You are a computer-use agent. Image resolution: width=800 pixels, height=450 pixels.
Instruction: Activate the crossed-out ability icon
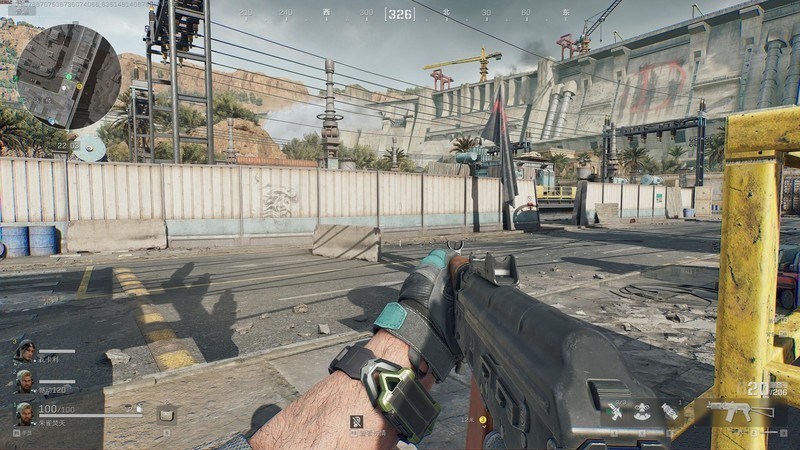coord(356,421)
